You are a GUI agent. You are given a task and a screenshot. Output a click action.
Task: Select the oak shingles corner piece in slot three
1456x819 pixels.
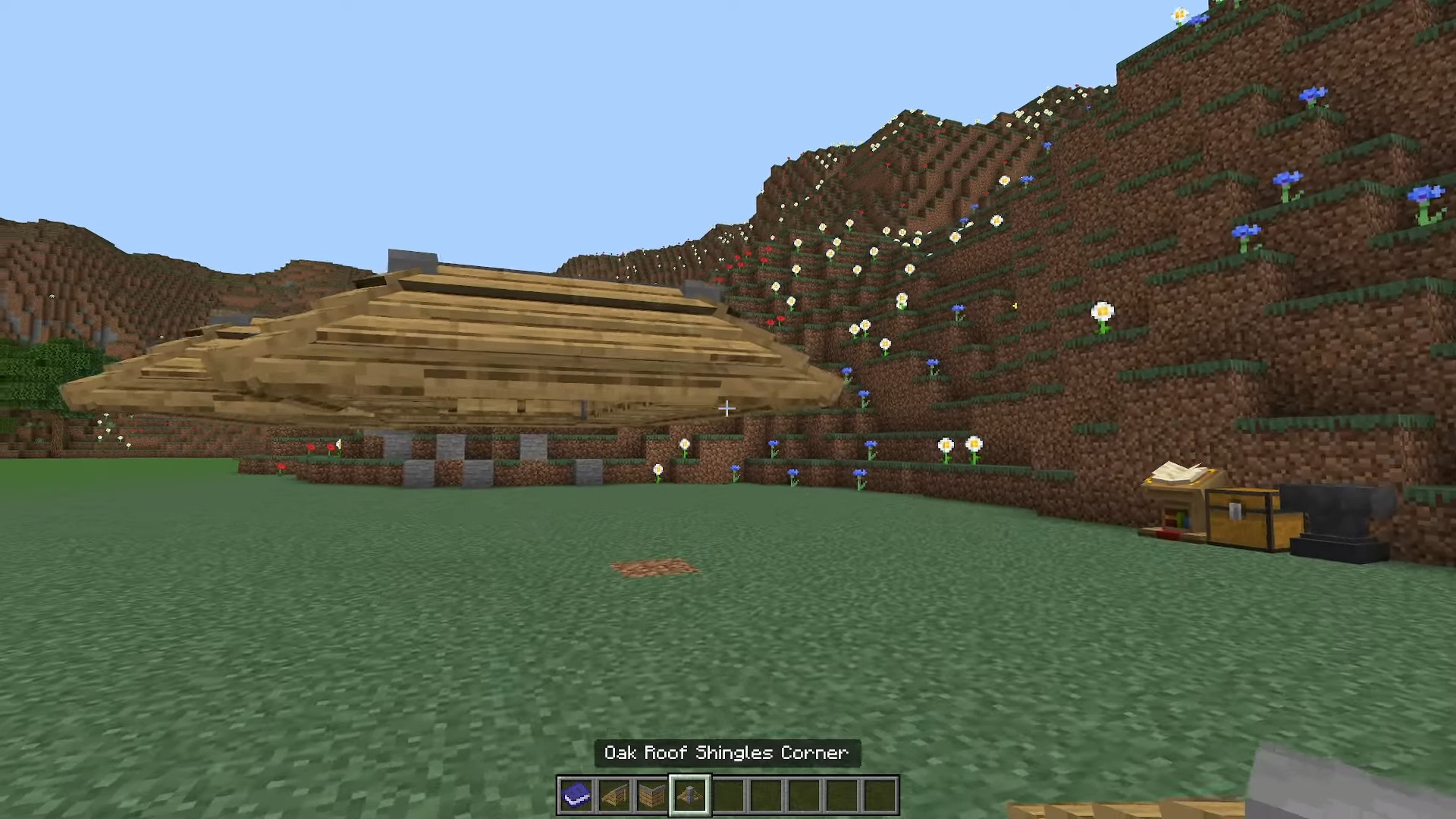pyautogui.click(x=651, y=793)
